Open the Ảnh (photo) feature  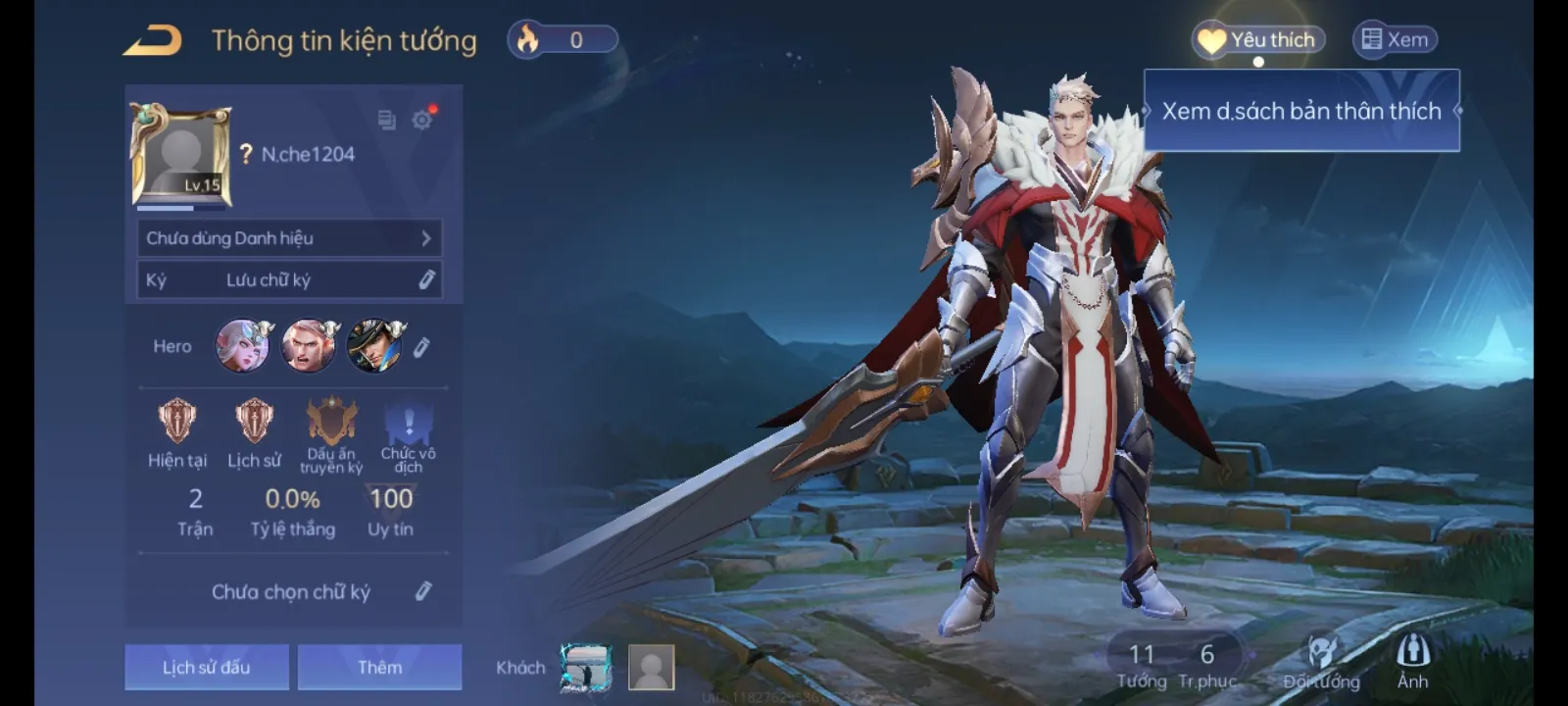[x=1411, y=662]
